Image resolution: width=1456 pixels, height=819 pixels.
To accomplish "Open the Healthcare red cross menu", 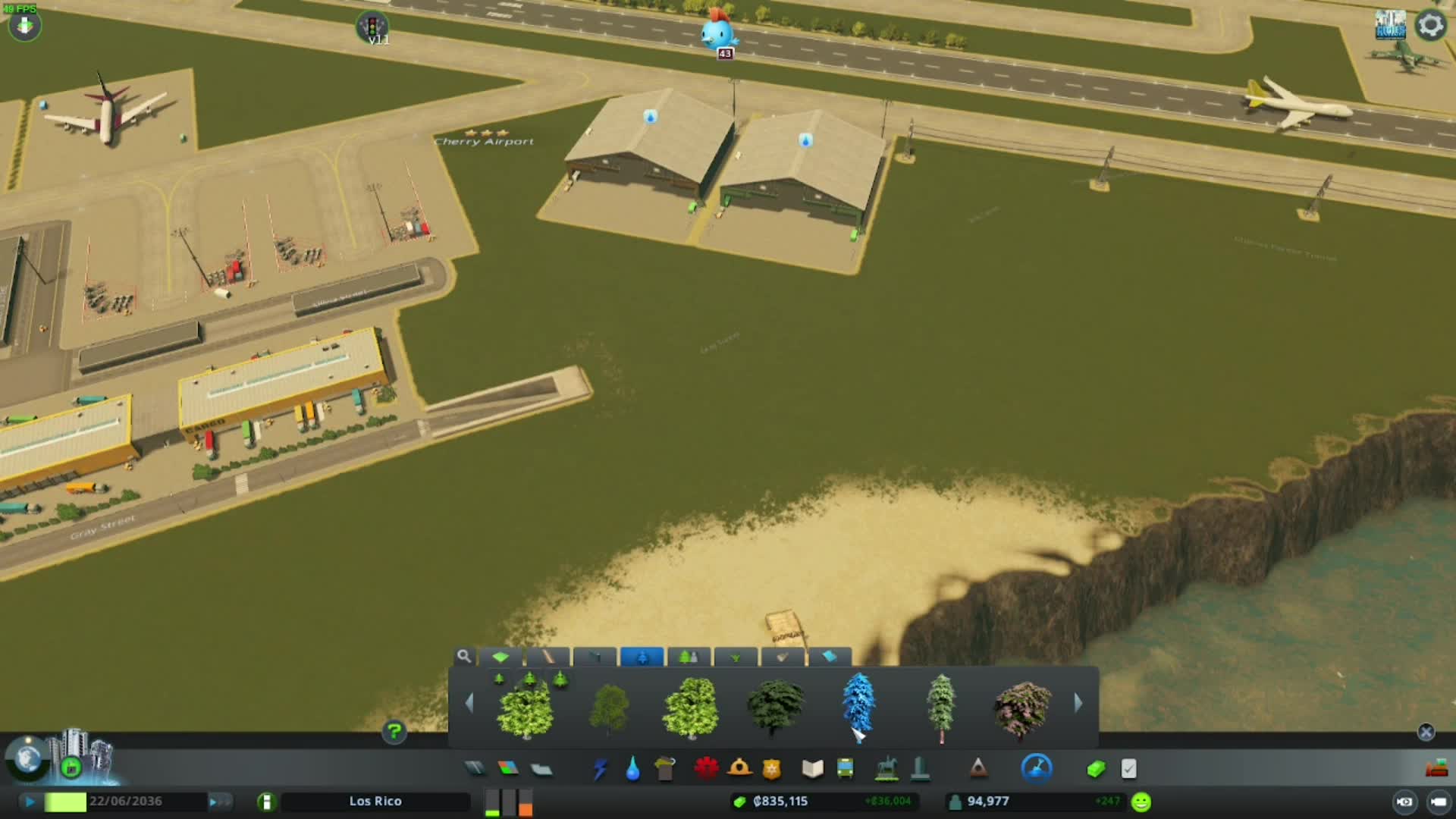I will pos(706,769).
